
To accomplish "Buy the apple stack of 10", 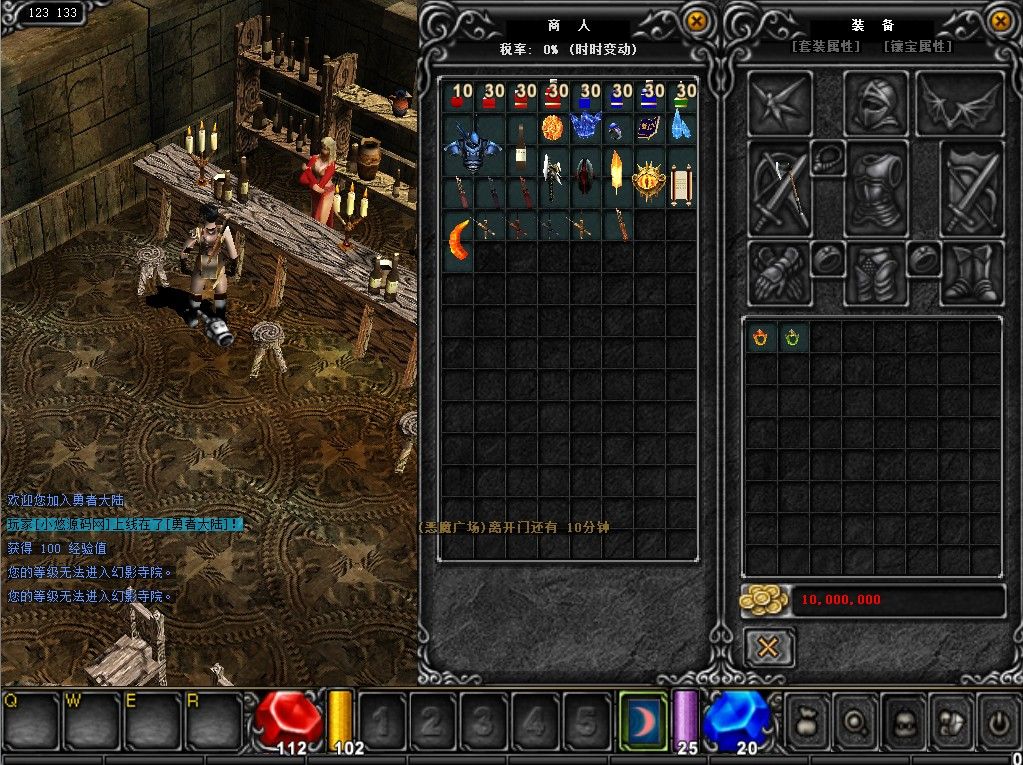I will 458,96.
